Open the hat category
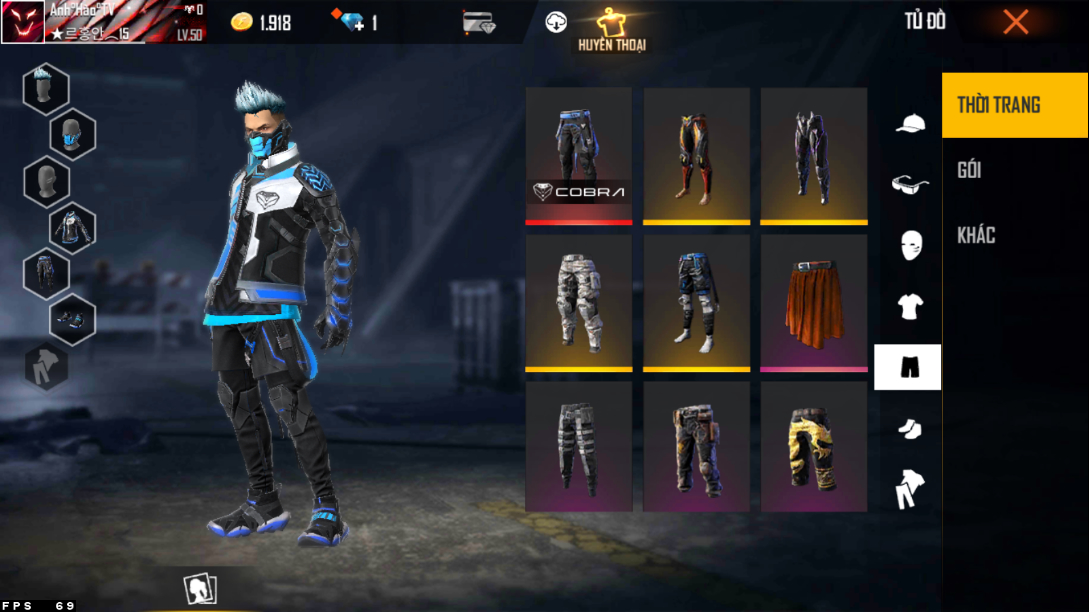The width and height of the screenshot is (1089, 612). tap(909, 123)
